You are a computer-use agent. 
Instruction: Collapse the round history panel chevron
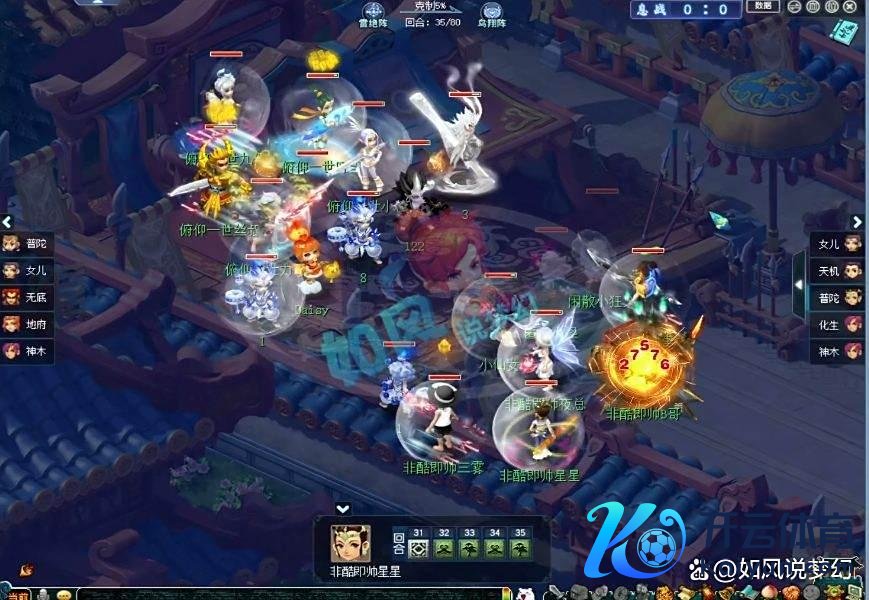[x=343, y=509]
